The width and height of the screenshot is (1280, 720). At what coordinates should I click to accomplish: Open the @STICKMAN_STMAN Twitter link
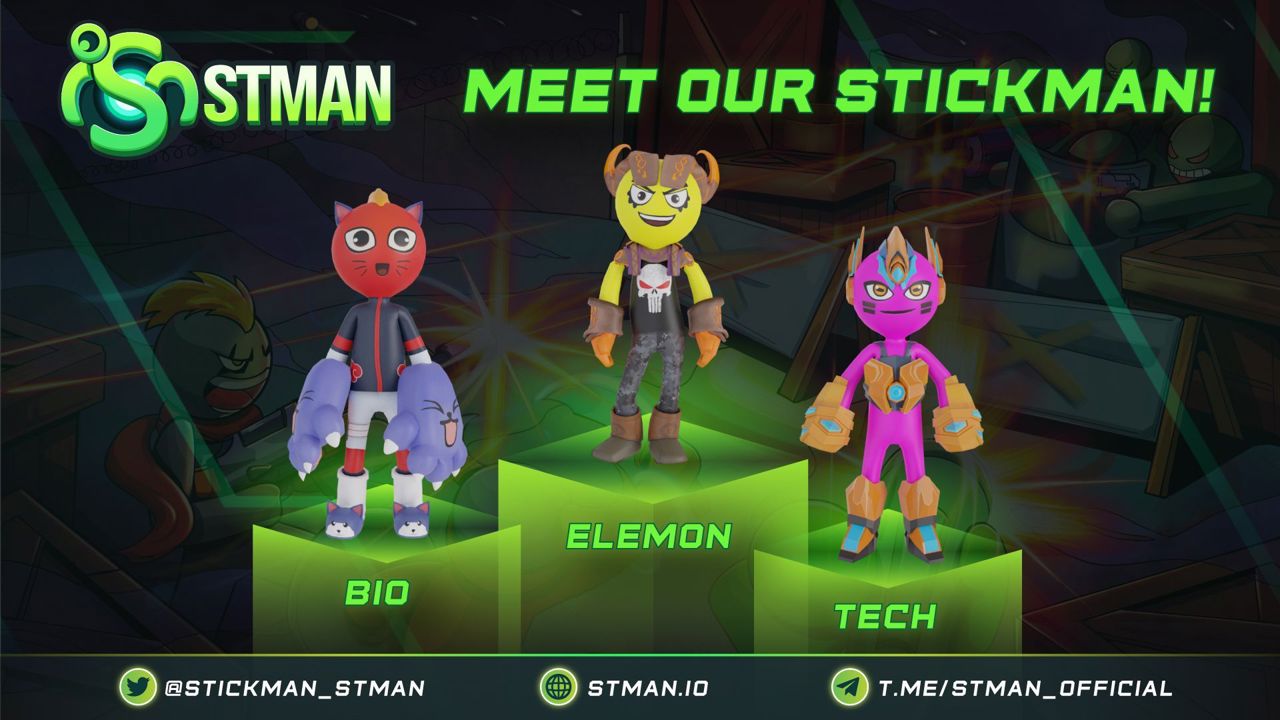tap(293, 688)
